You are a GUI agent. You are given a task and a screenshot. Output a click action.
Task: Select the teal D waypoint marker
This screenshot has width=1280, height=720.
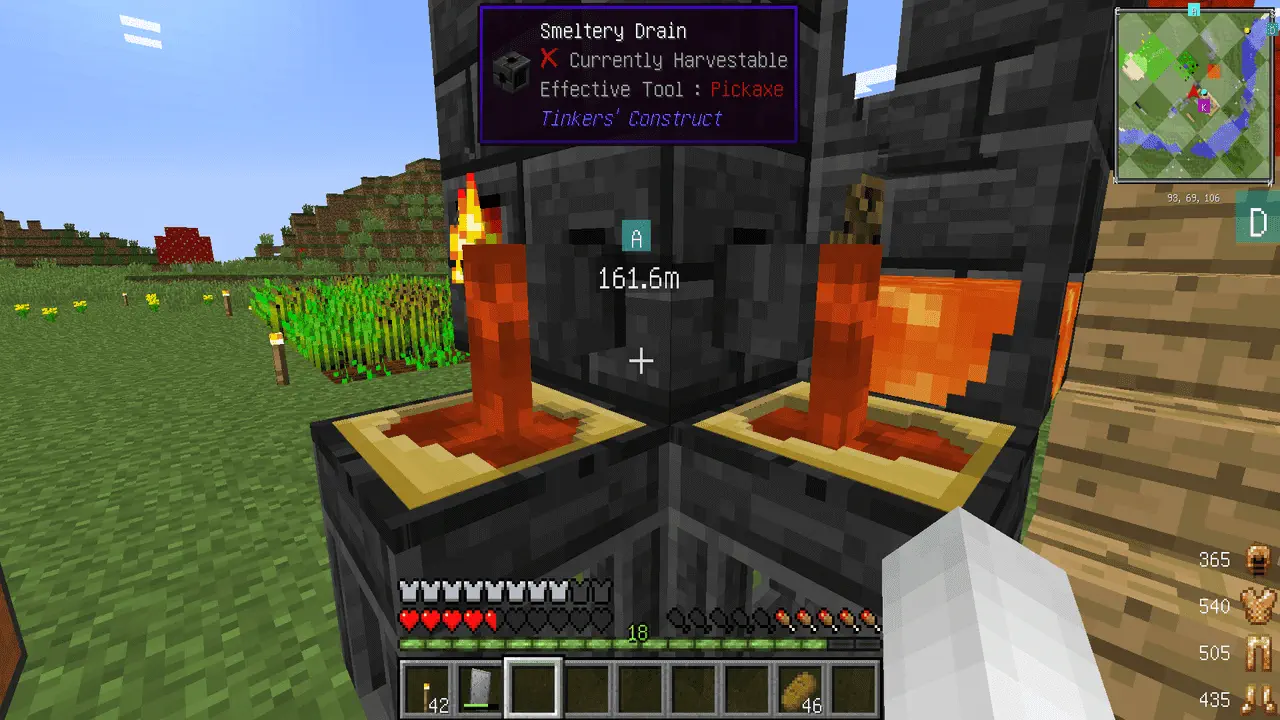point(1259,221)
